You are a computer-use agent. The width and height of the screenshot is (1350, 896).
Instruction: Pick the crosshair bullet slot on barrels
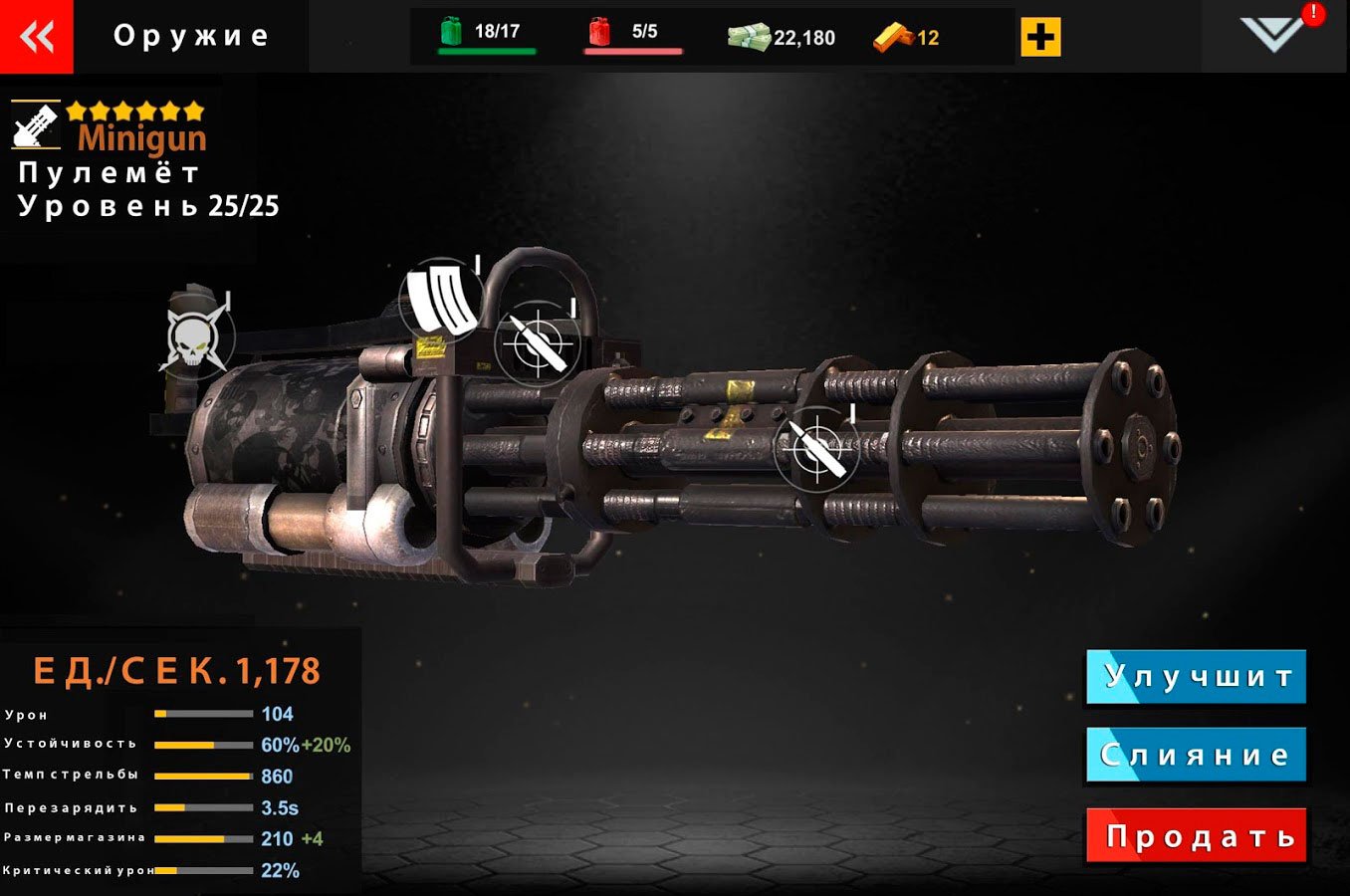[x=816, y=447]
